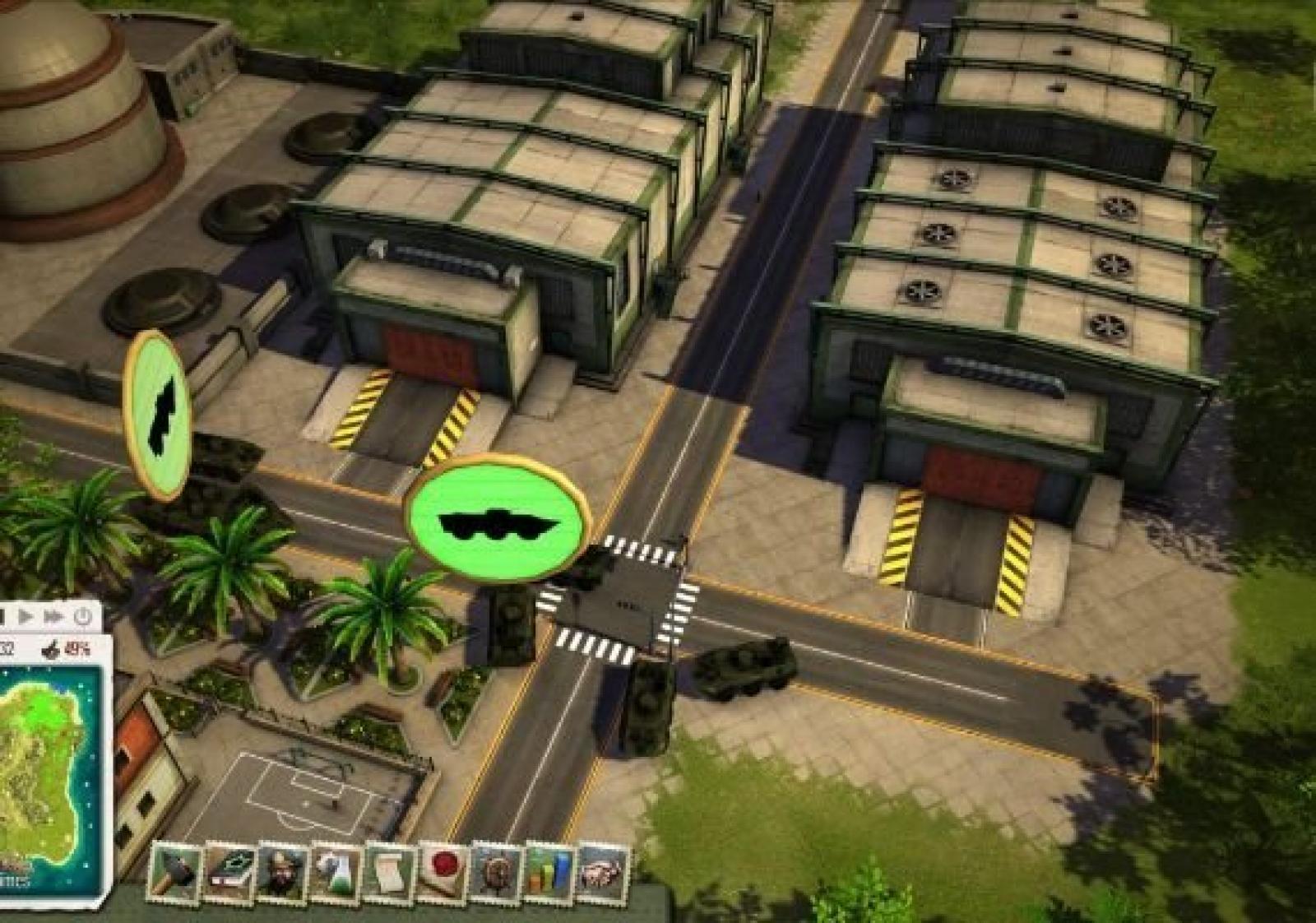Switch to fast-forward game speed

tap(54, 616)
